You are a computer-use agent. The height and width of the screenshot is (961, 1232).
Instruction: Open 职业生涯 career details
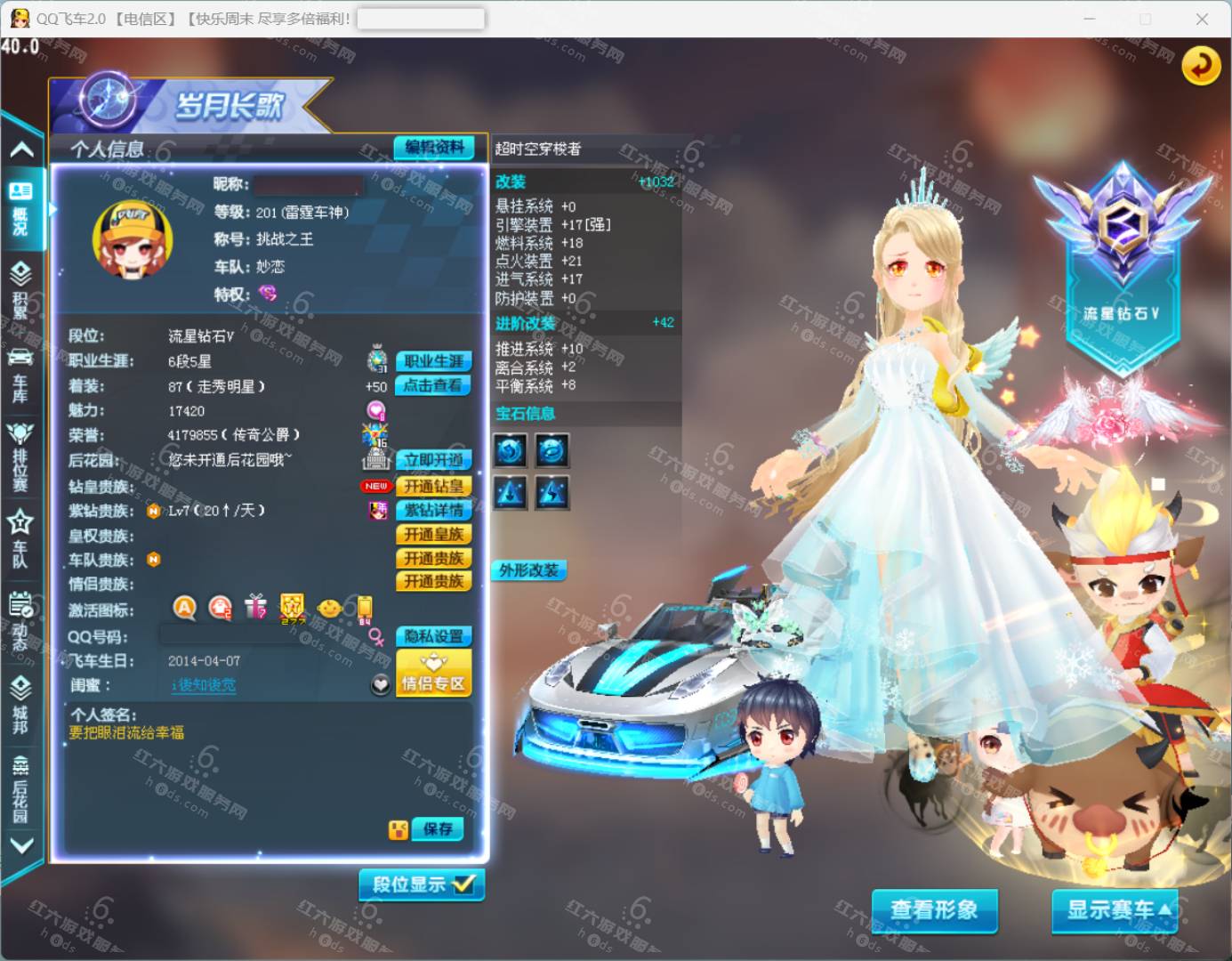click(x=433, y=361)
